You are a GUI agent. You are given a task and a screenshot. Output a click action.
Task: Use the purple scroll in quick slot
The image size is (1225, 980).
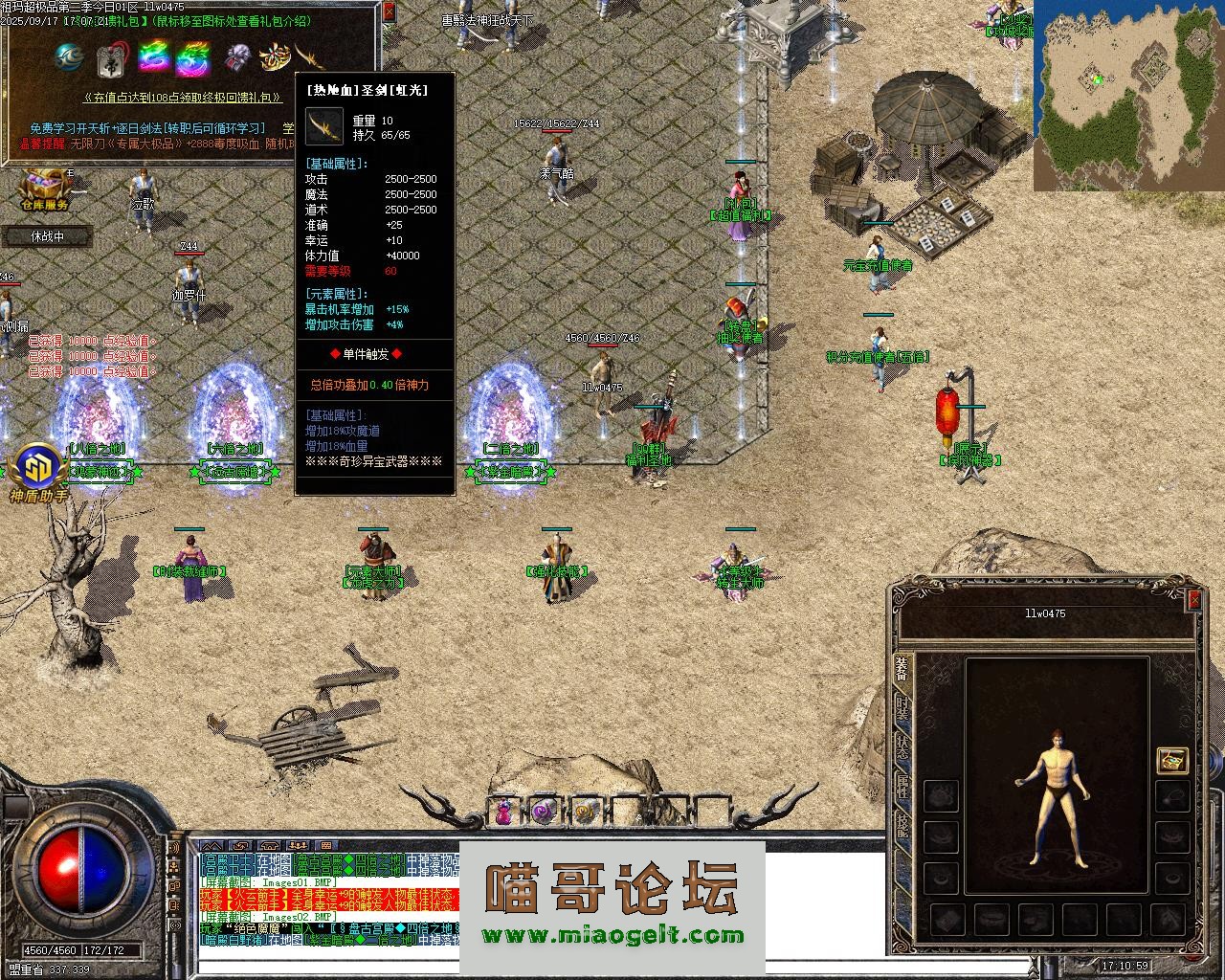(x=545, y=813)
